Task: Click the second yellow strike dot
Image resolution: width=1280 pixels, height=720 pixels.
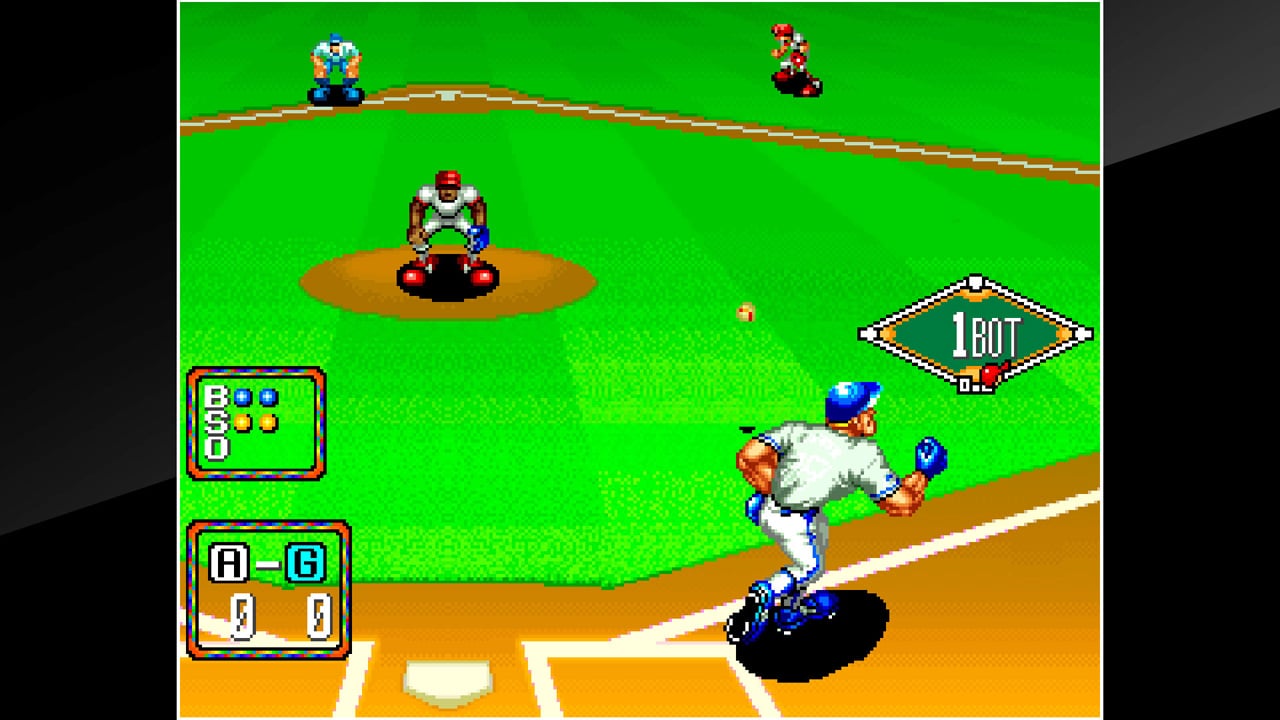Action: tap(268, 423)
